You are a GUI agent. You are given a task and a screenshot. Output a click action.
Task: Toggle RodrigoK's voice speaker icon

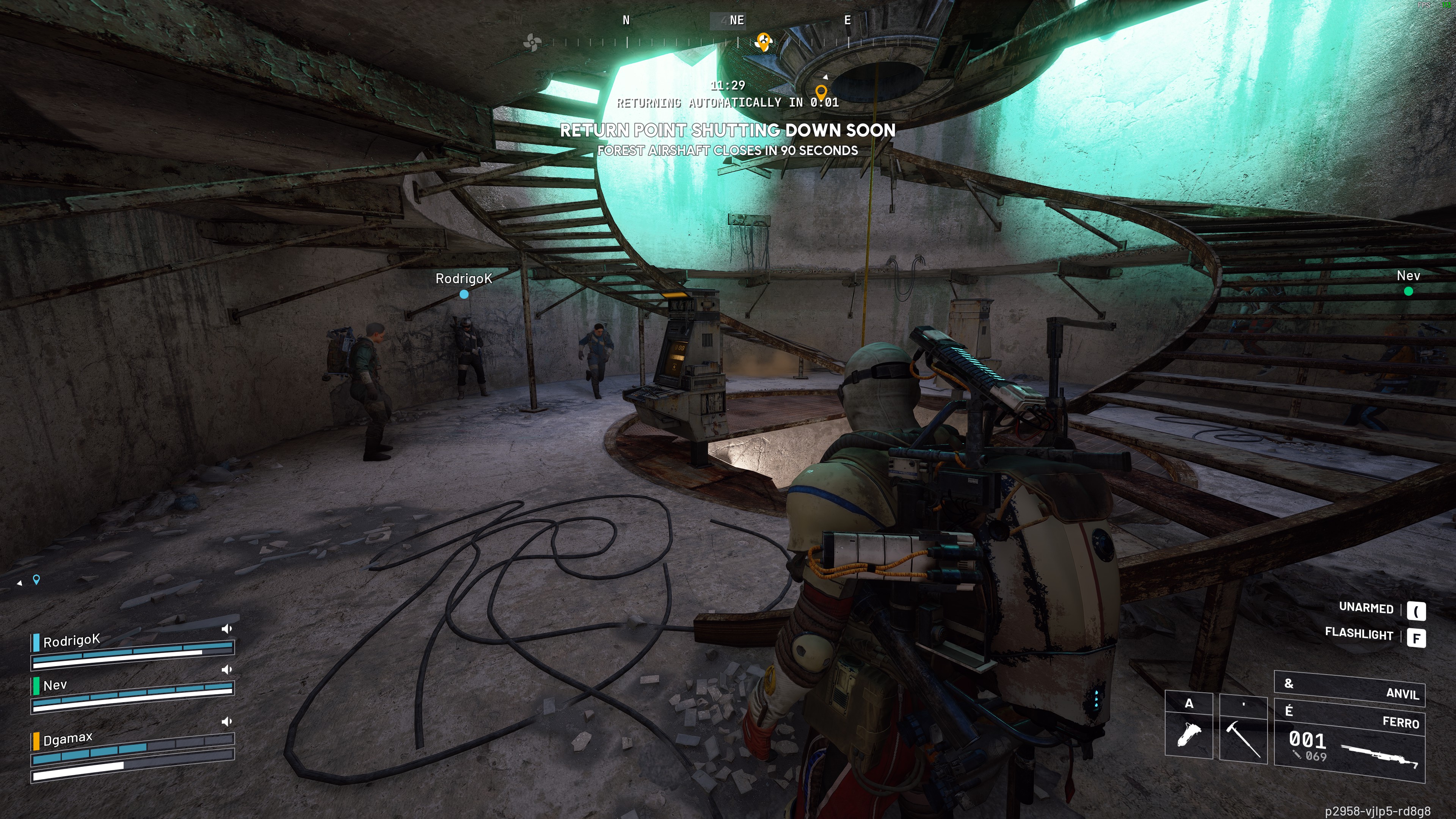[x=227, y=629]
